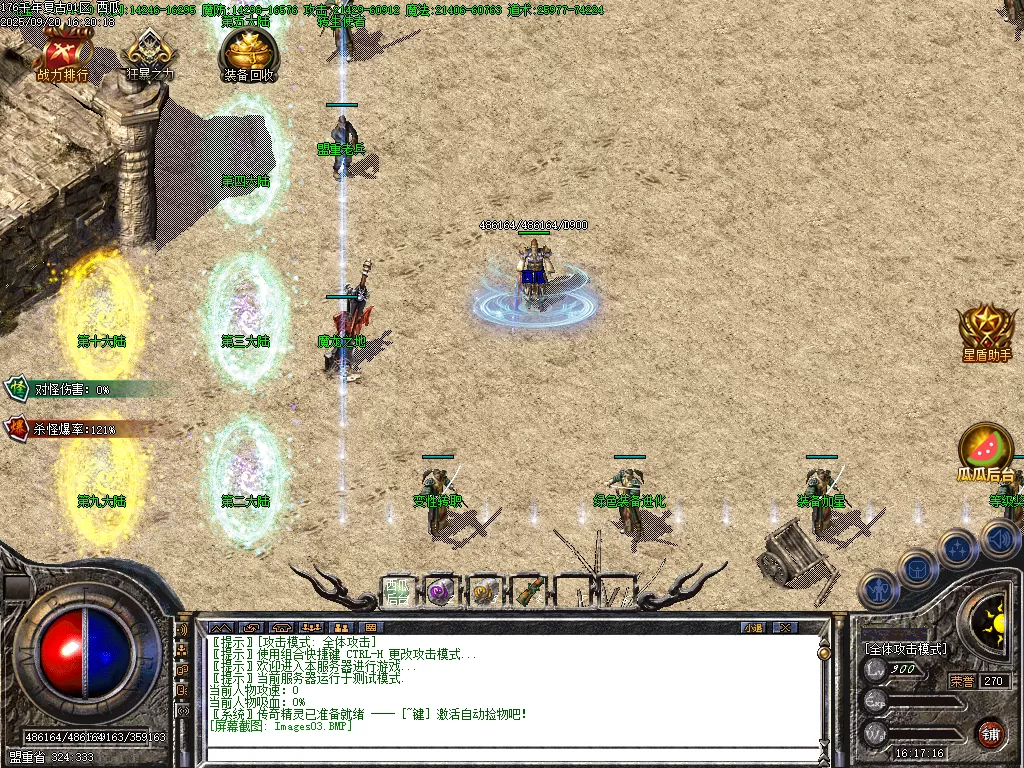Activate the 狂暴之力 icon
Screen dimensions: 1024x768
click(150, 55)
